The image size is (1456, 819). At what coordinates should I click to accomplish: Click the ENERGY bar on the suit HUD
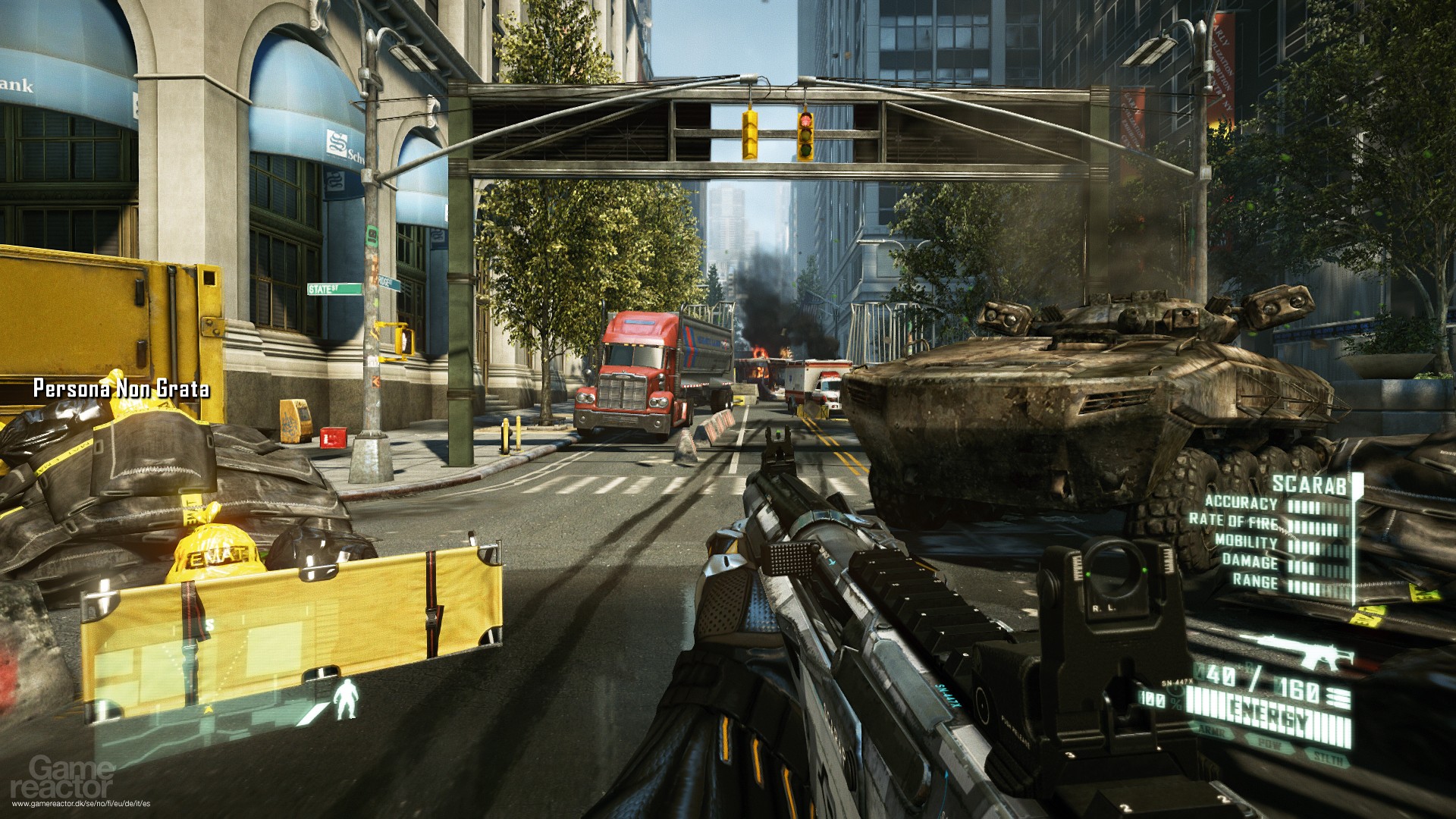pyautogui.click(x=1266, y=717)
